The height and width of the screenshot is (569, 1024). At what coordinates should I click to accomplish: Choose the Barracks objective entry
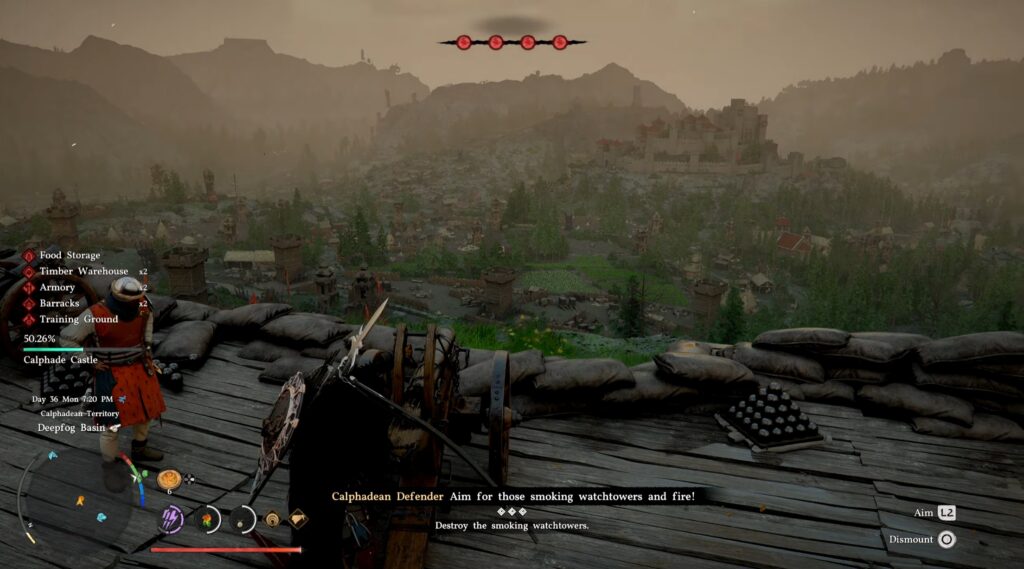click(x=60, y=303)
